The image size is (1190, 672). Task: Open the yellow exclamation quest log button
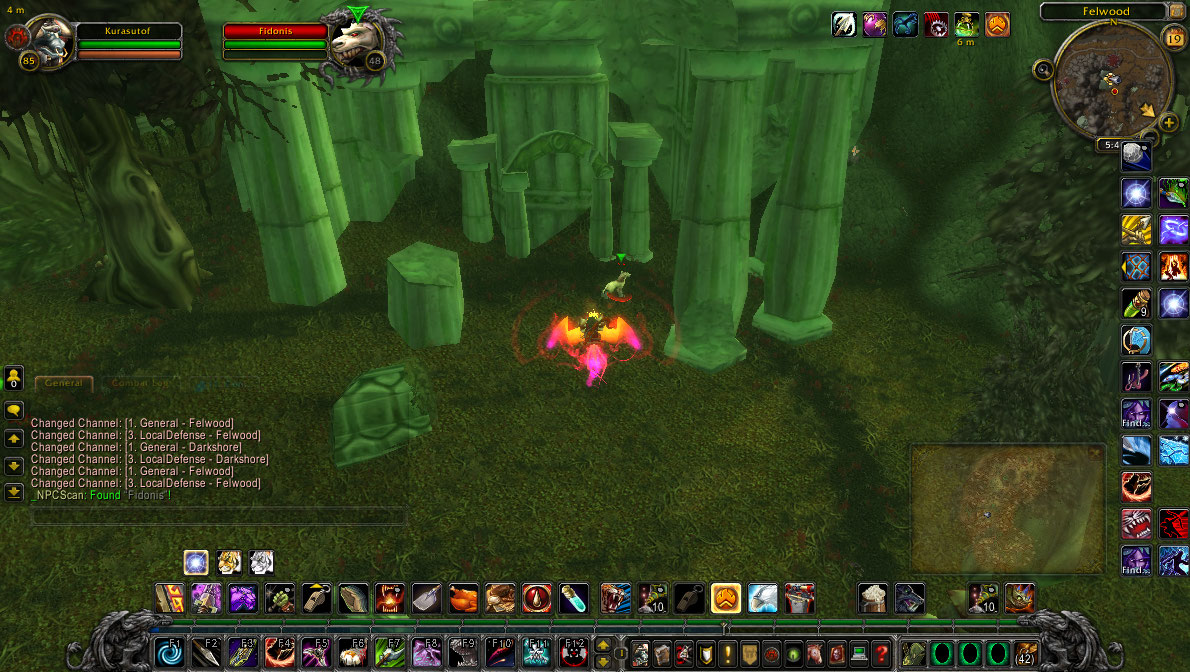[x=727, y=655]
